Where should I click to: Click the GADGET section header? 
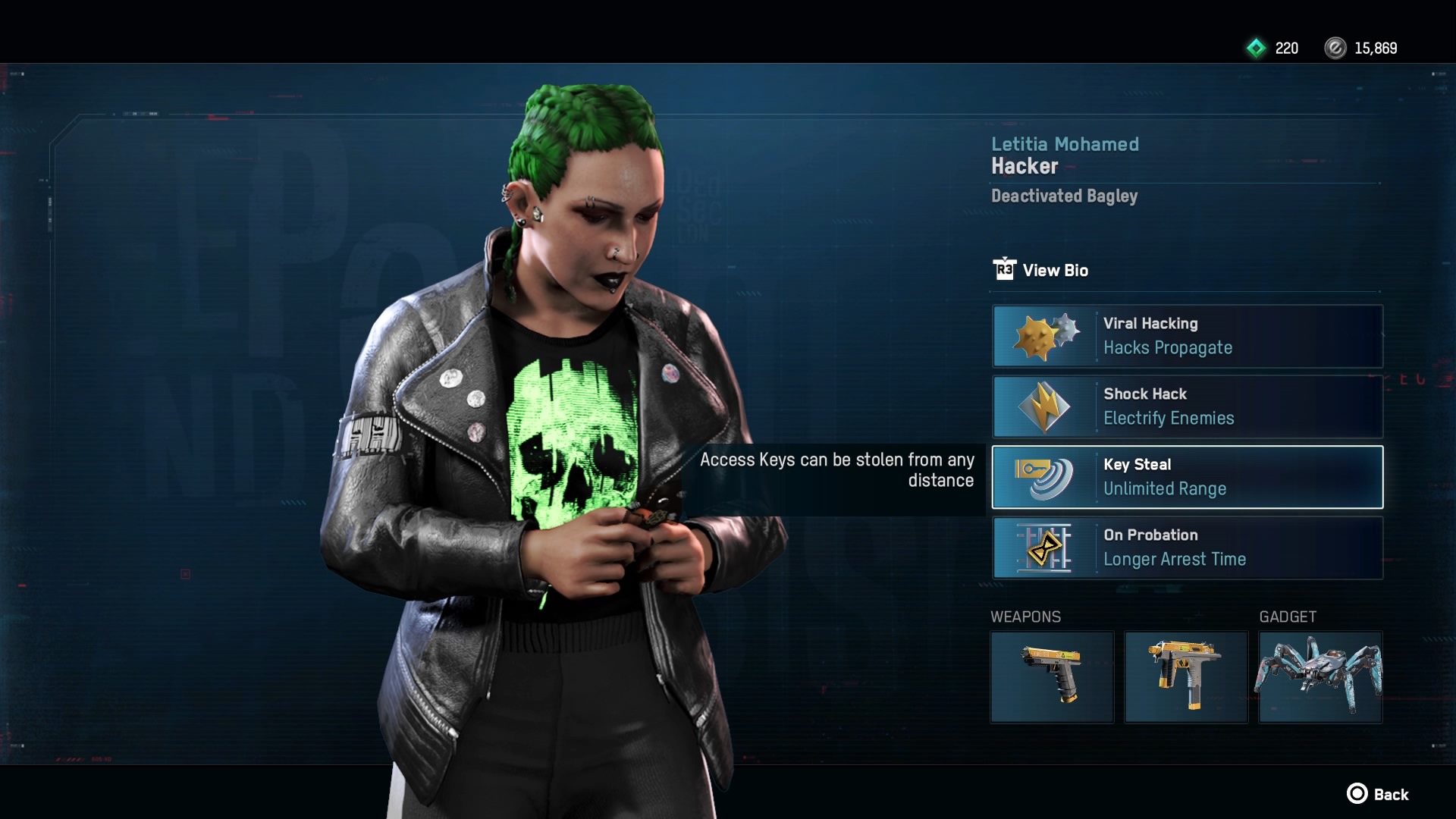point(1287,617)
